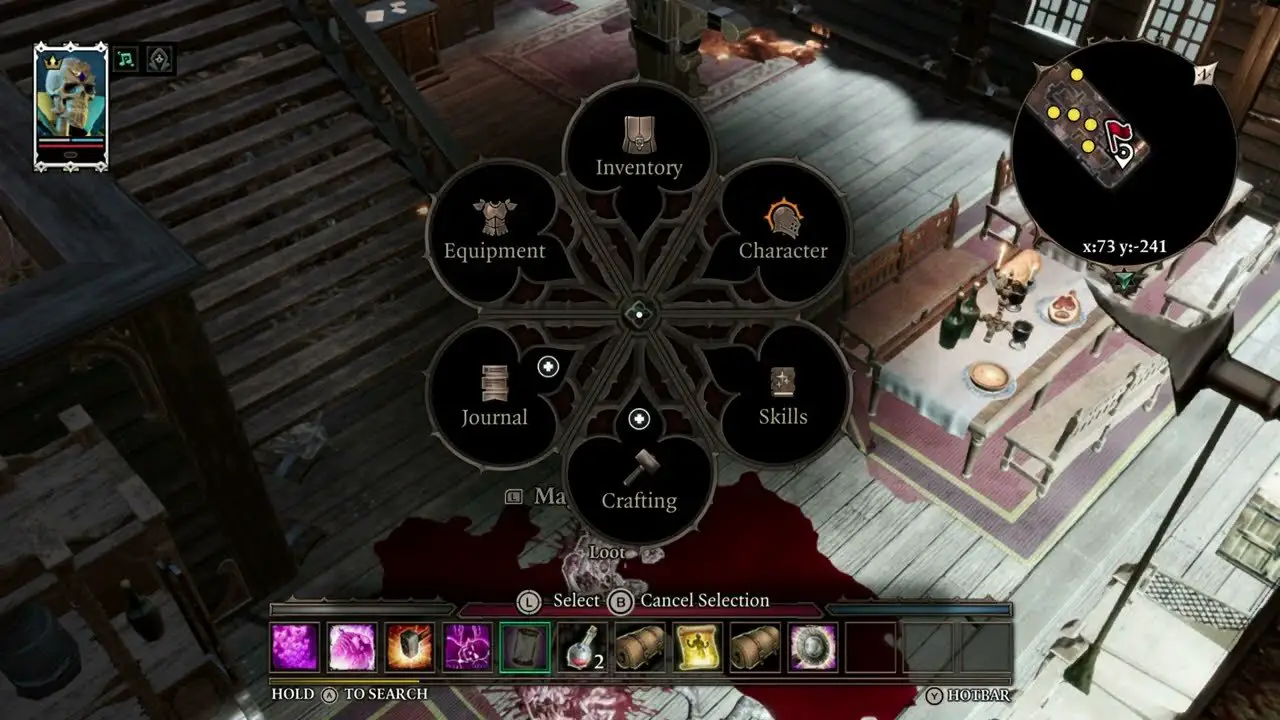This screenshot has width=1280, height=720.
Task: Open the Skills menu petal
Action: point(783,397)
